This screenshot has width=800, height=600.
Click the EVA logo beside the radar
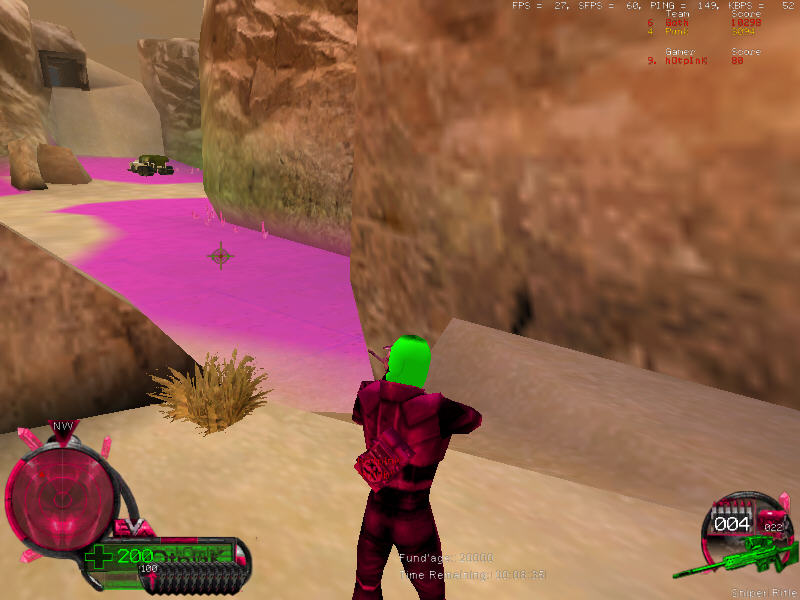[x=133, y=525]
